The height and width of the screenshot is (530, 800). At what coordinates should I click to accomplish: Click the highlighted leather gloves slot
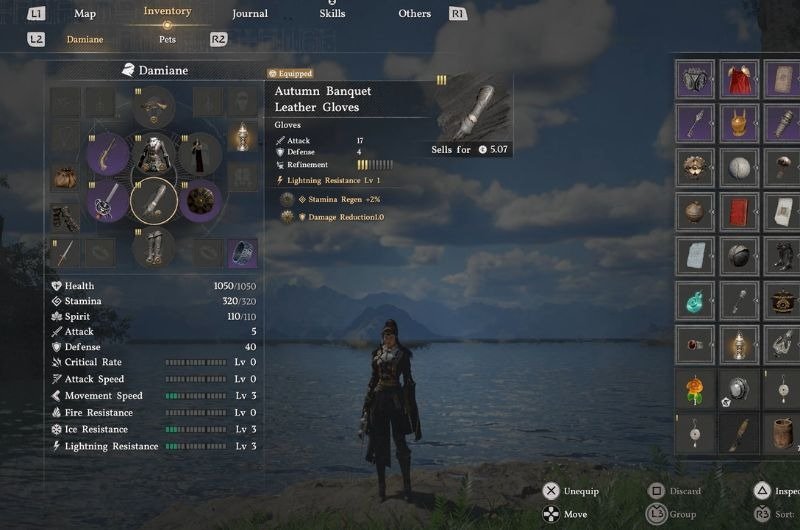point(154,201)
